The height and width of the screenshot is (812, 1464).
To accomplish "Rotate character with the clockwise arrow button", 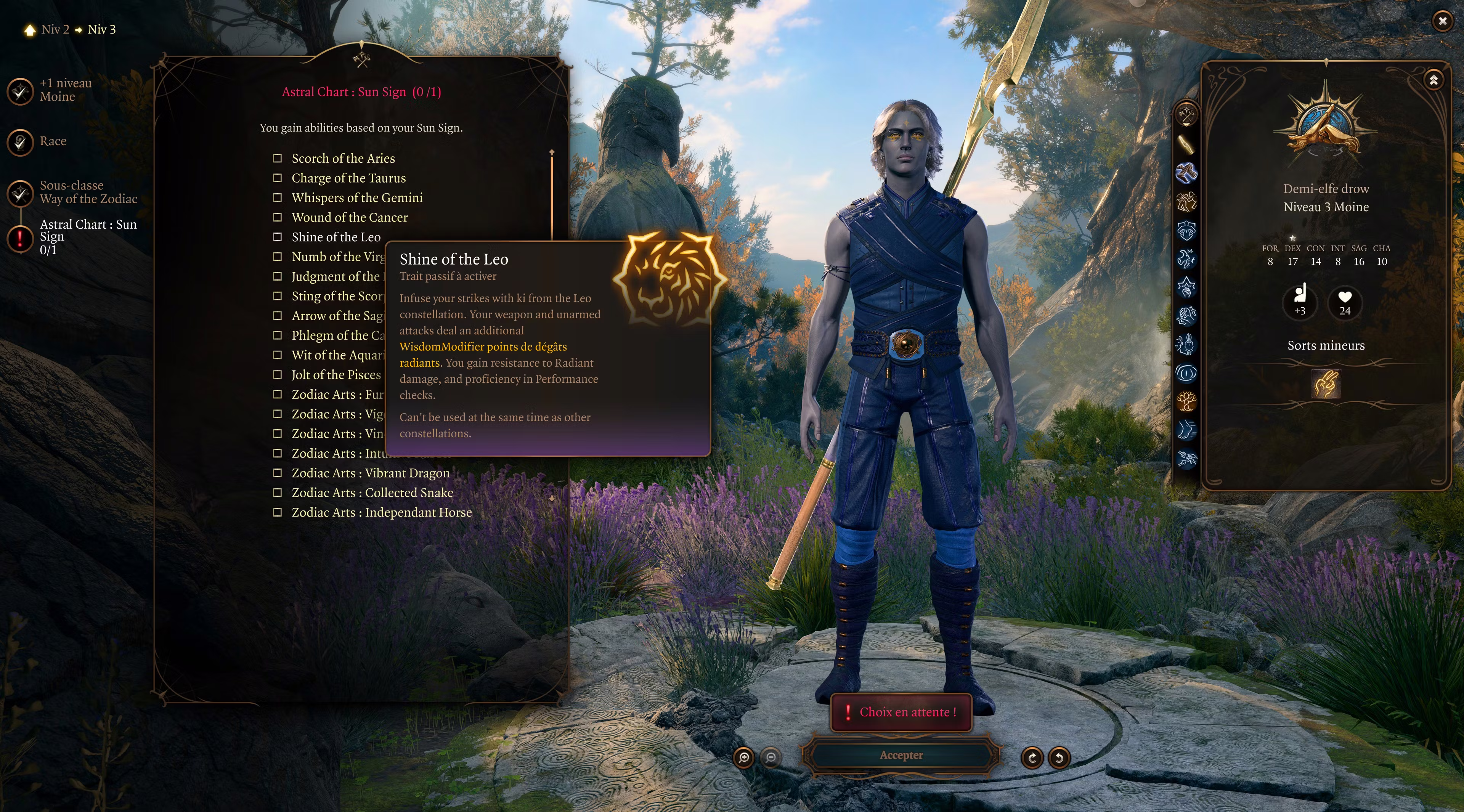I will (1032, 757).
